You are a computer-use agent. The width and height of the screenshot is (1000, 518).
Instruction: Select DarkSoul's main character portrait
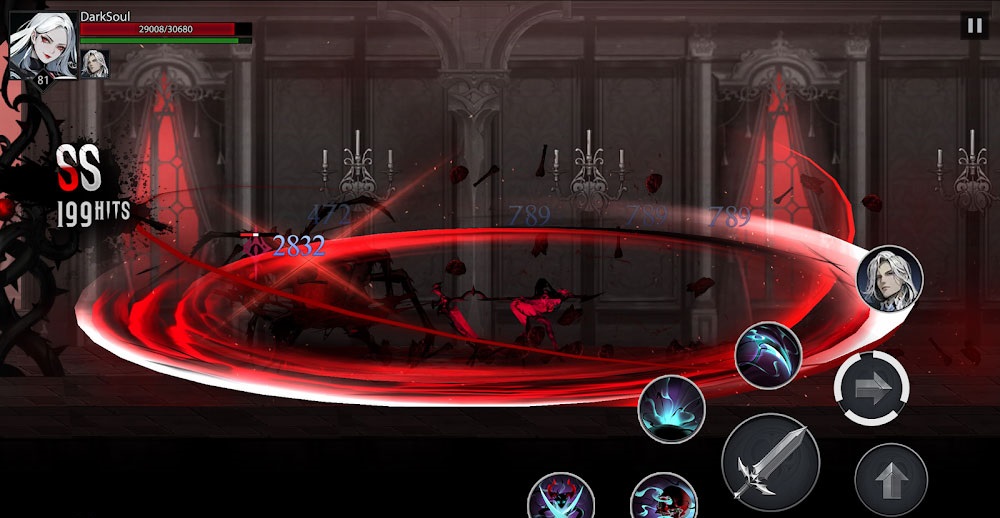pos(43,45)
